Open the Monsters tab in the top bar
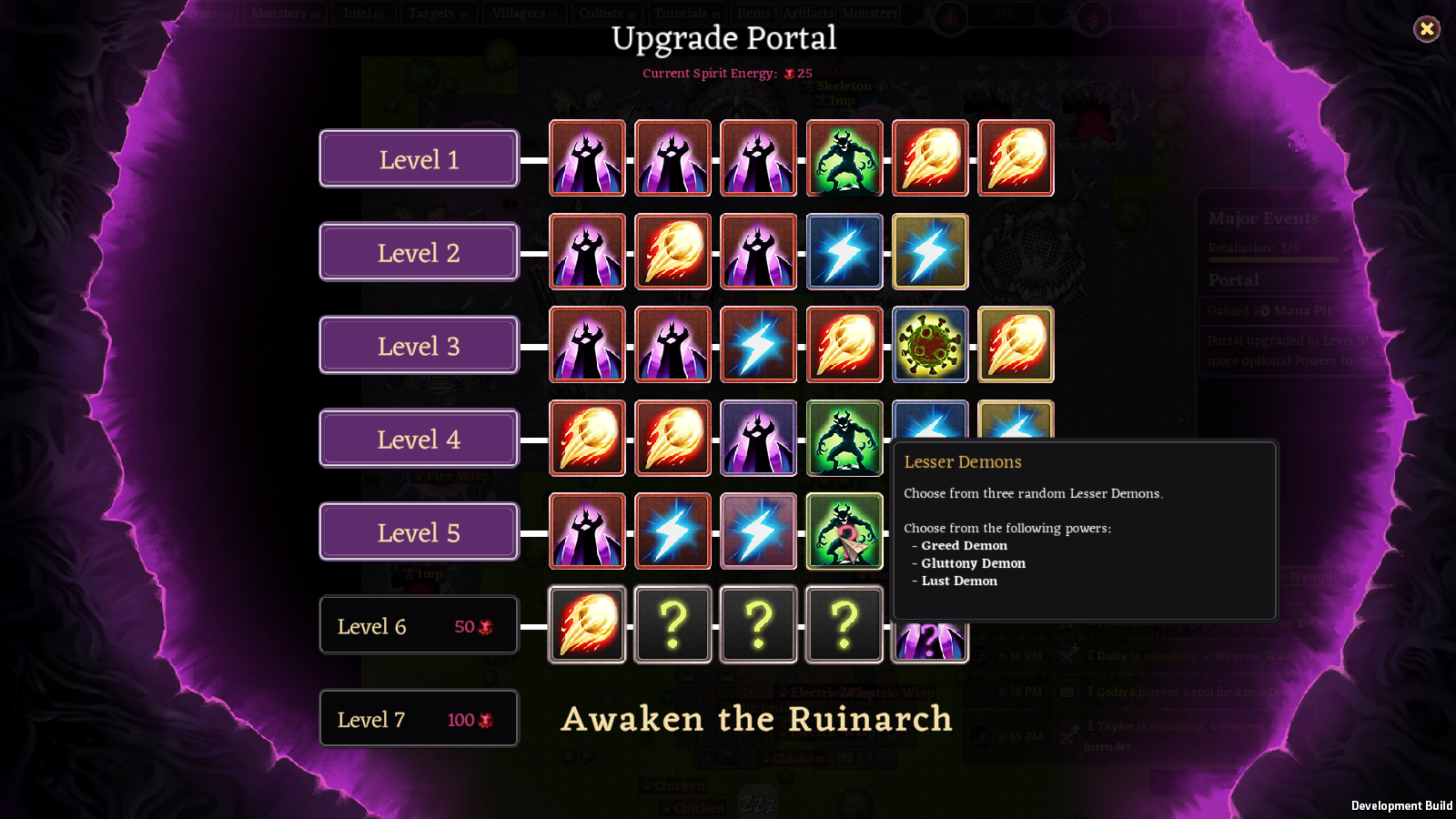The height and width of the screenshot is (819, 1456). click(x=285, y=13)
